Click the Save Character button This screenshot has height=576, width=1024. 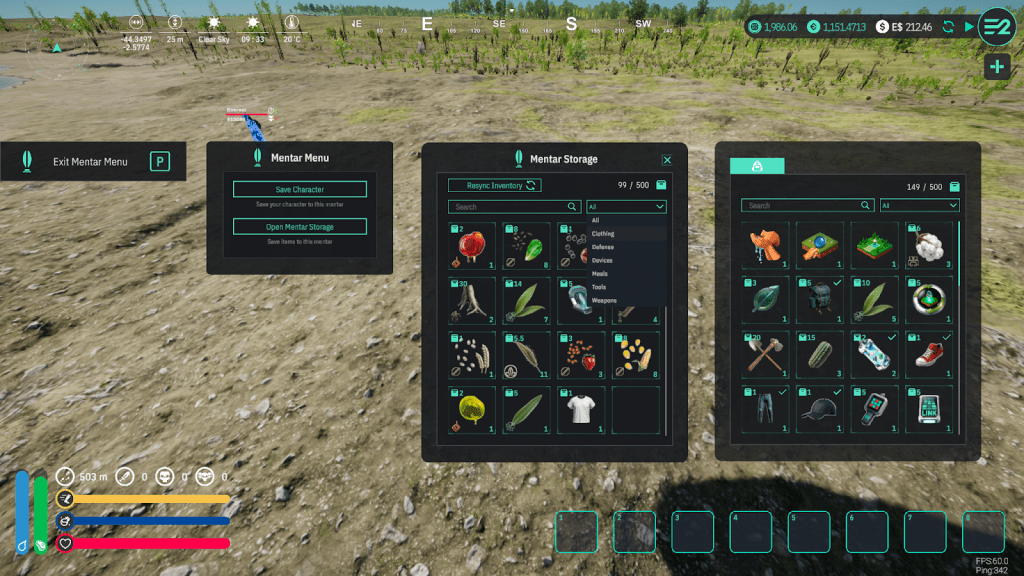300,189
